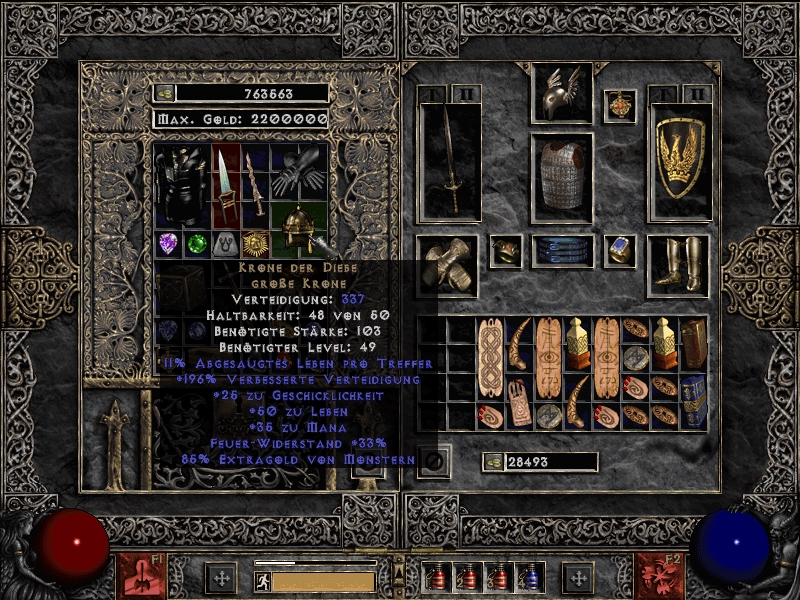Select the blue gem ring slot
800x600 pixels.
pos(620,250)
